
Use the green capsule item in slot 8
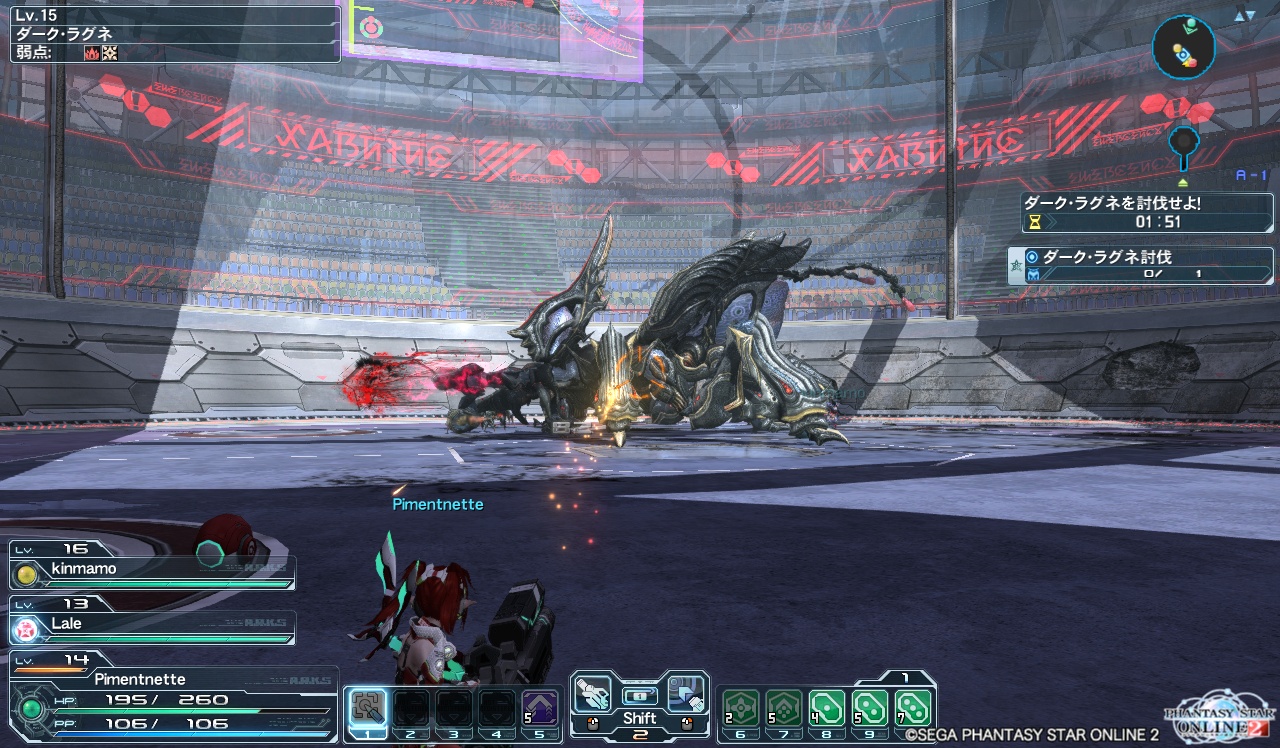tap(827, 708)
